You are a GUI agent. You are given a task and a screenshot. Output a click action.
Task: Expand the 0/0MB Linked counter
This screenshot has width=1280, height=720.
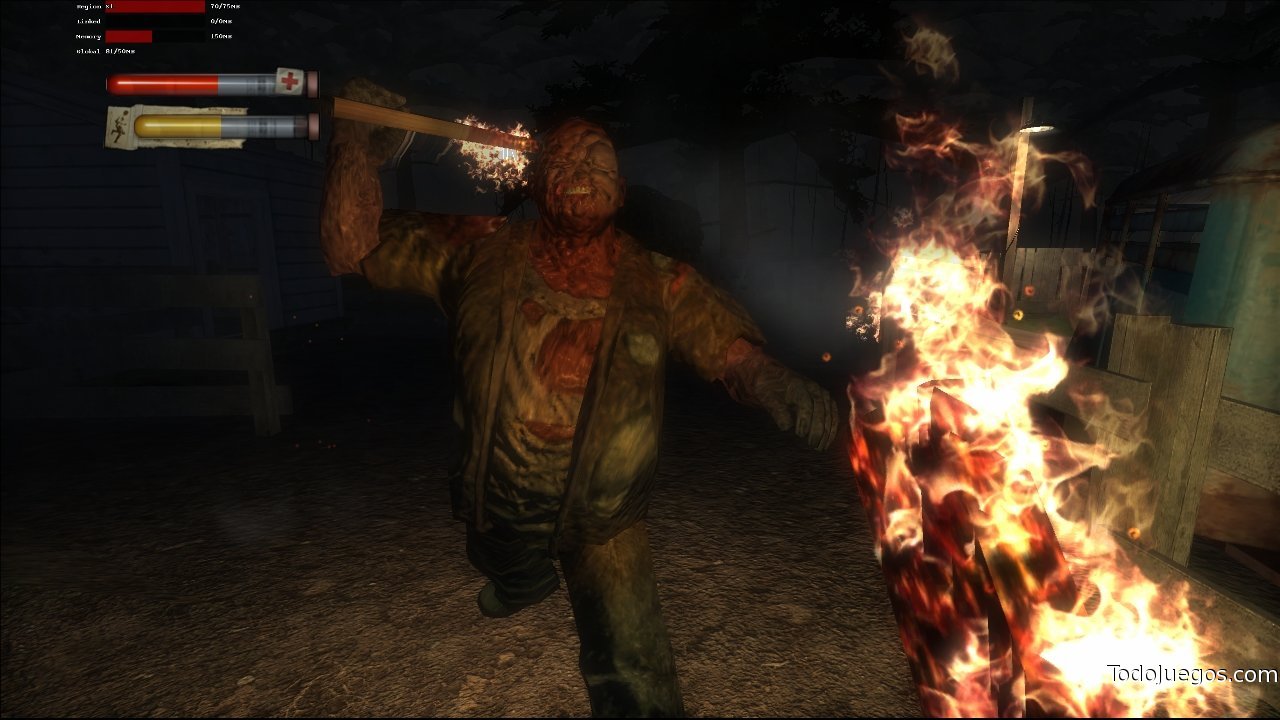click(x=218, y=21)
